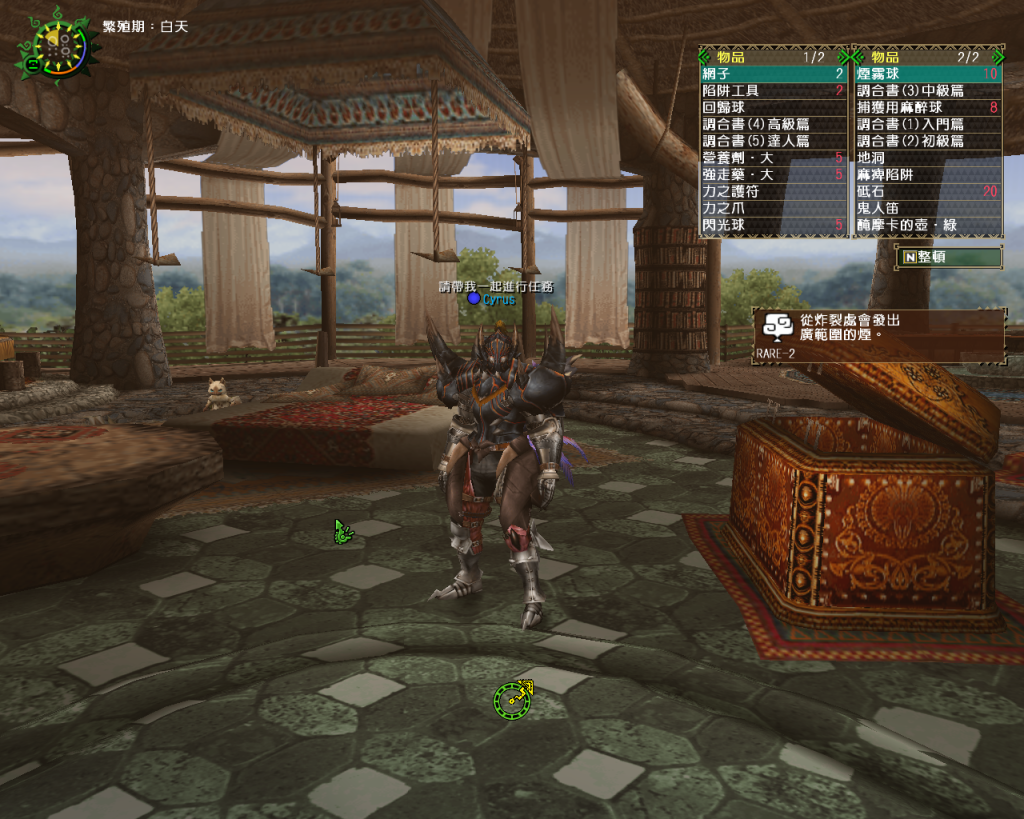Select the 閃光球 item row

[773, 226]
